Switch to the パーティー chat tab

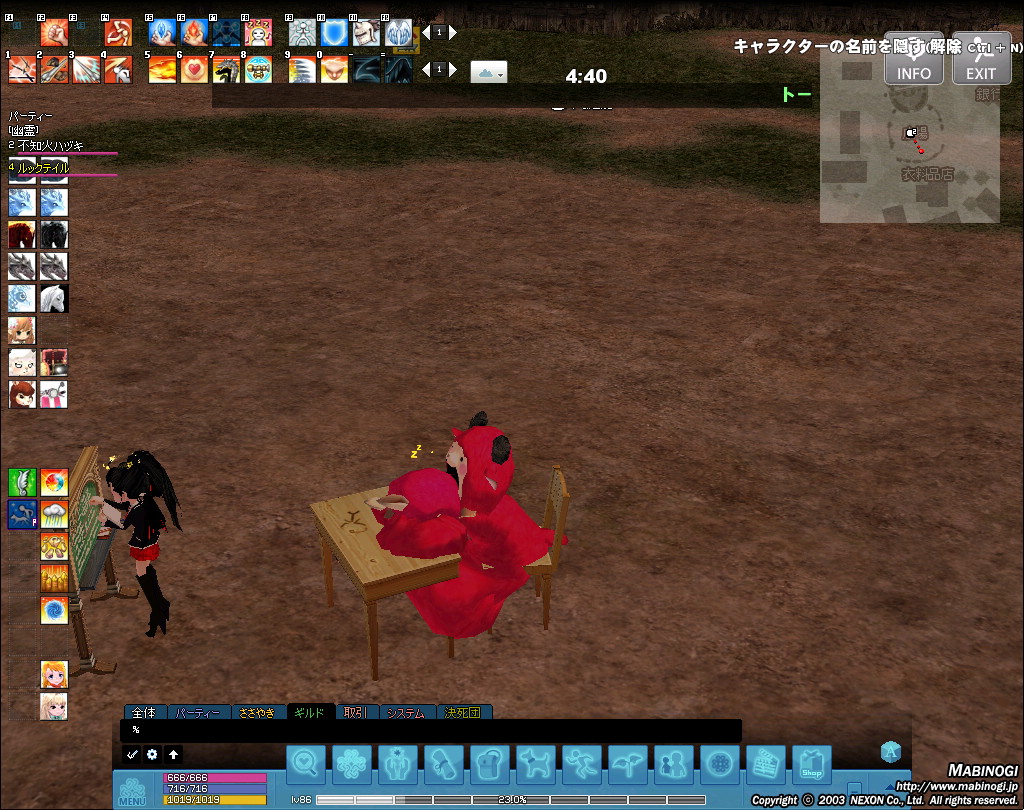coord(197,713)
